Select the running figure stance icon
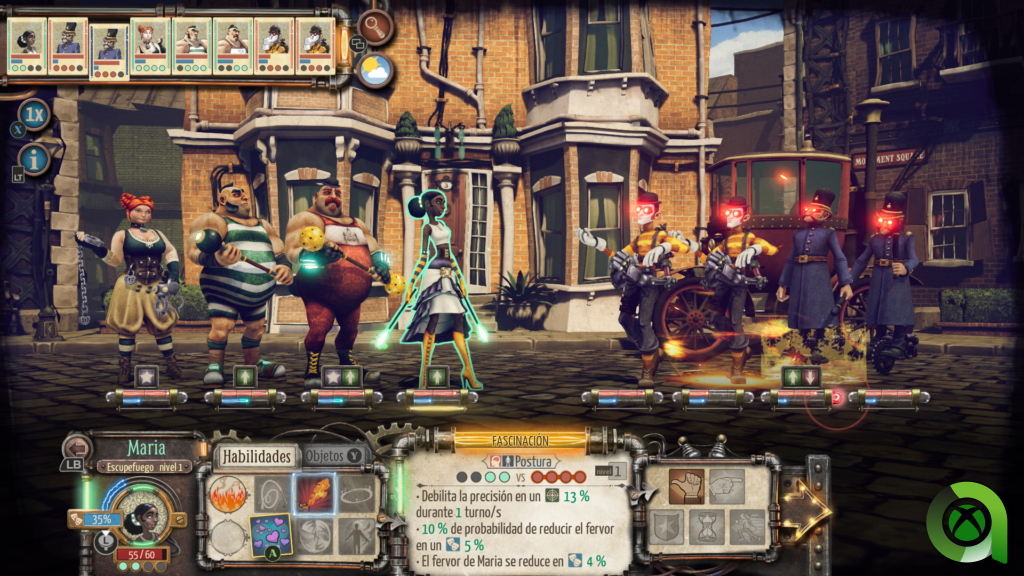The image size is (1024, 576). [747, 527]
